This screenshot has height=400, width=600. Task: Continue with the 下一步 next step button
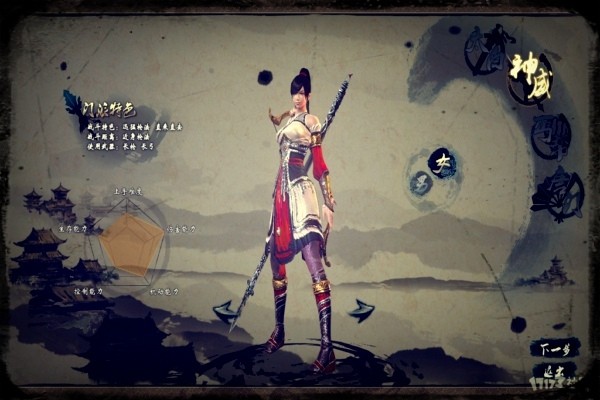pyautogui.click(x=554, y=349)
